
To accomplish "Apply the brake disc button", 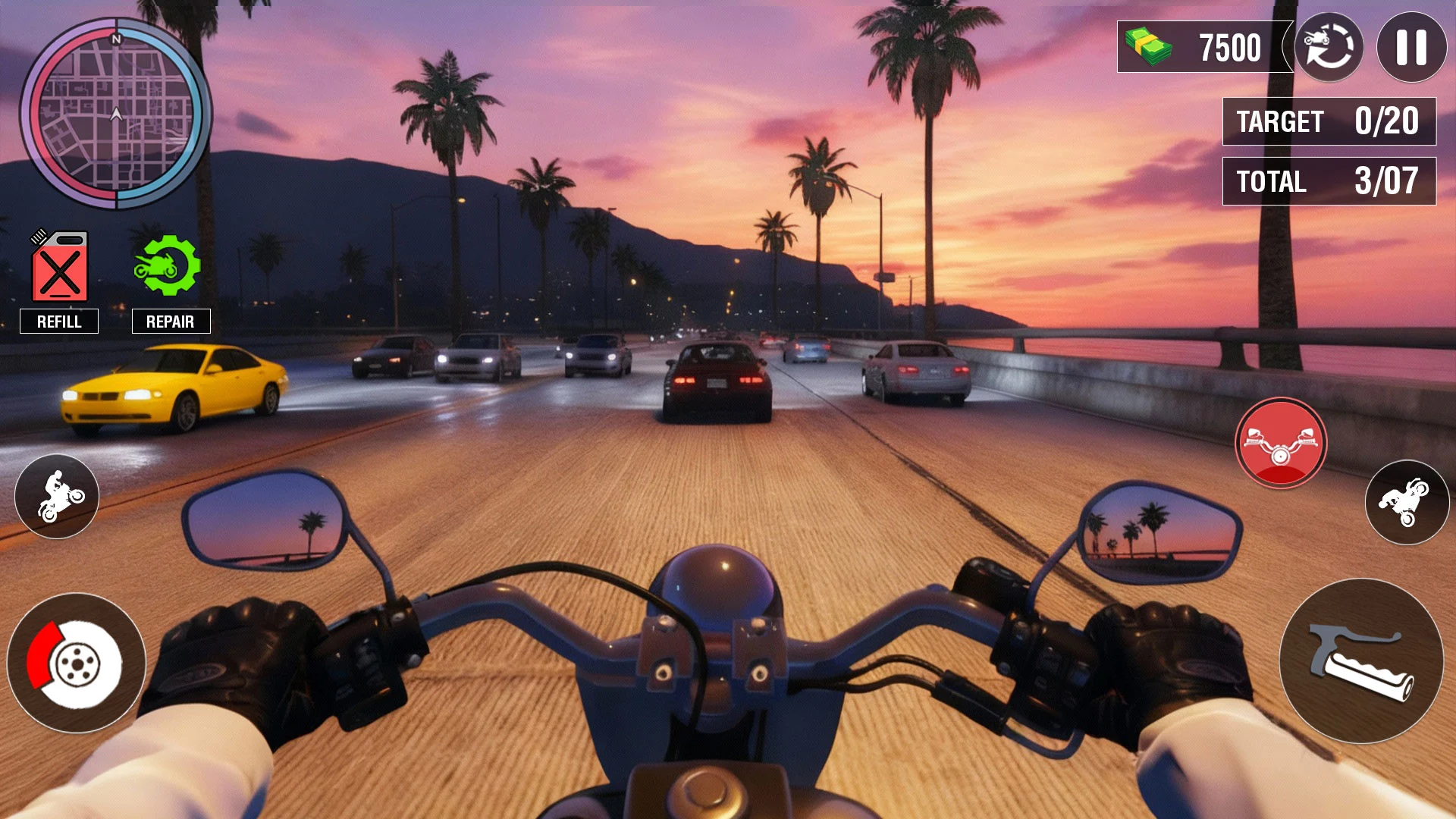I will tap(76, 663).
